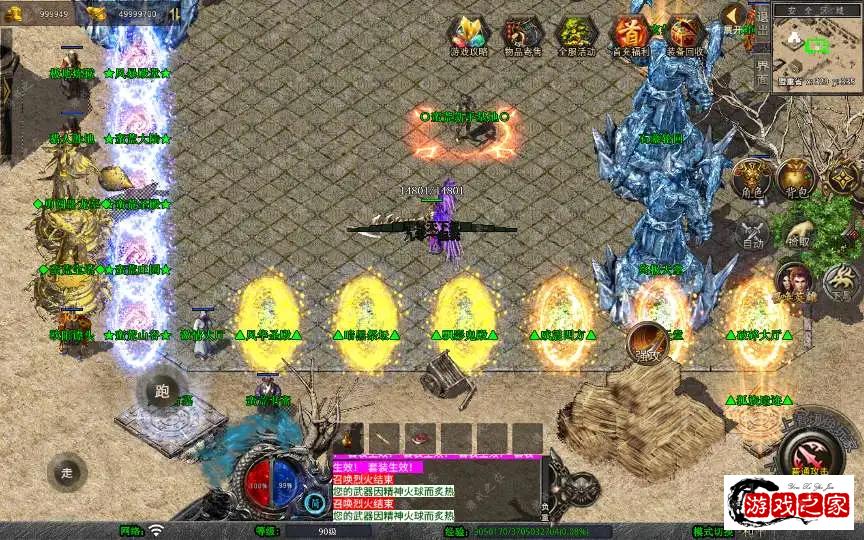Viewport: 864px width, 540px height.
Task: Activate the 强攻 strong attack skill
Action: [648, 343]
